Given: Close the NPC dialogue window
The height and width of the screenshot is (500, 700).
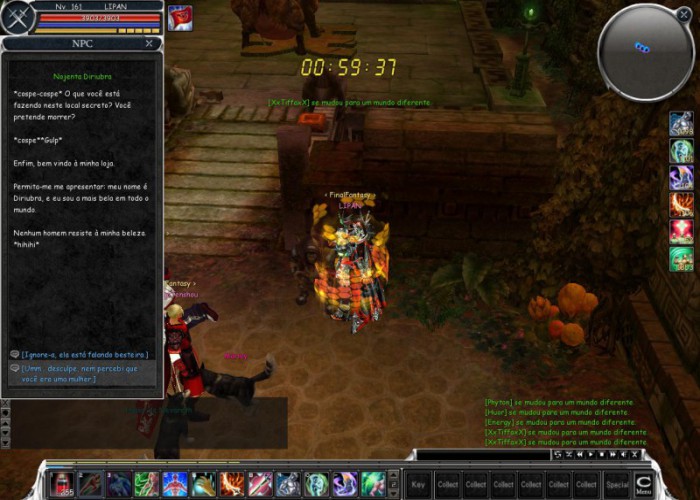Looking at the screenshot, I should (x=149, y=44).
